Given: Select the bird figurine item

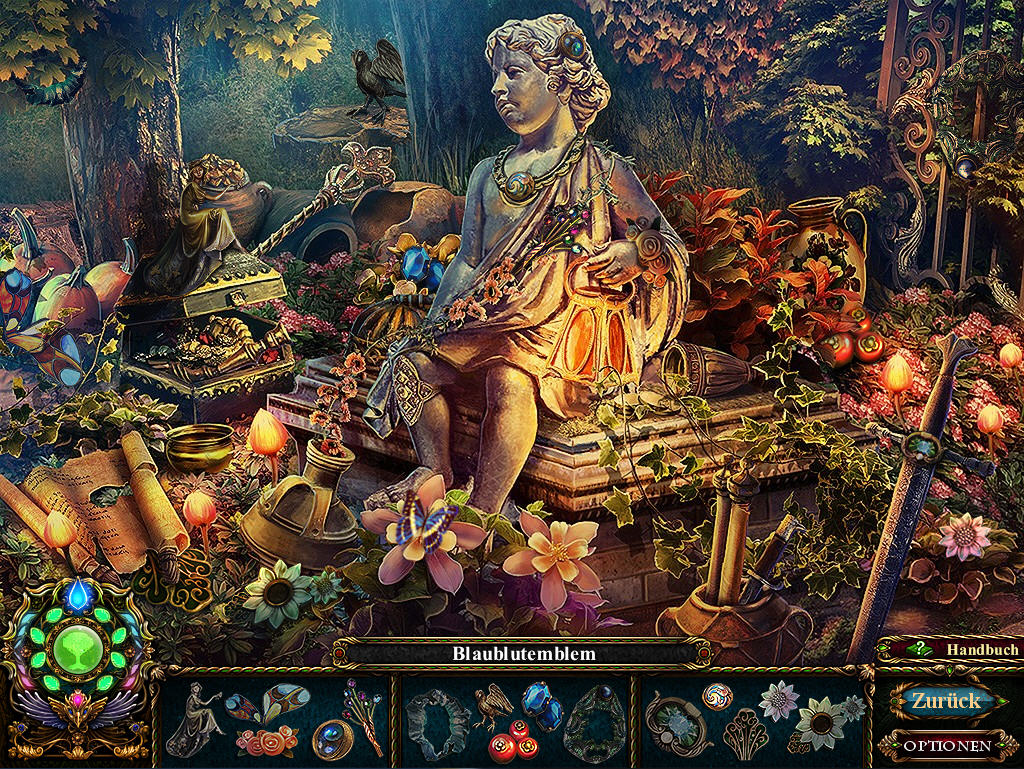Looking at the screenshot, I should point(493,704).
